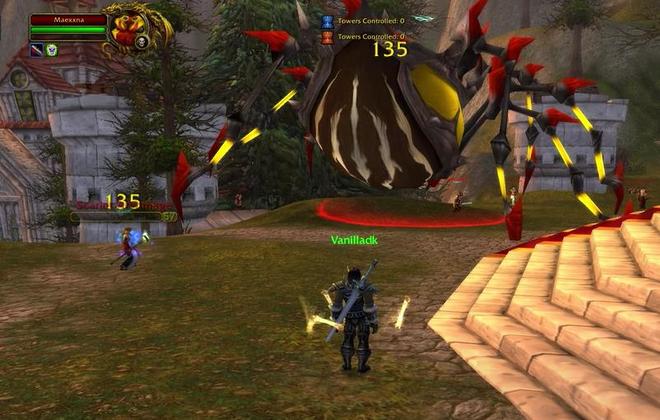Click the skull level badge on target portrait

pyautogui.click(x=143, y=42)
